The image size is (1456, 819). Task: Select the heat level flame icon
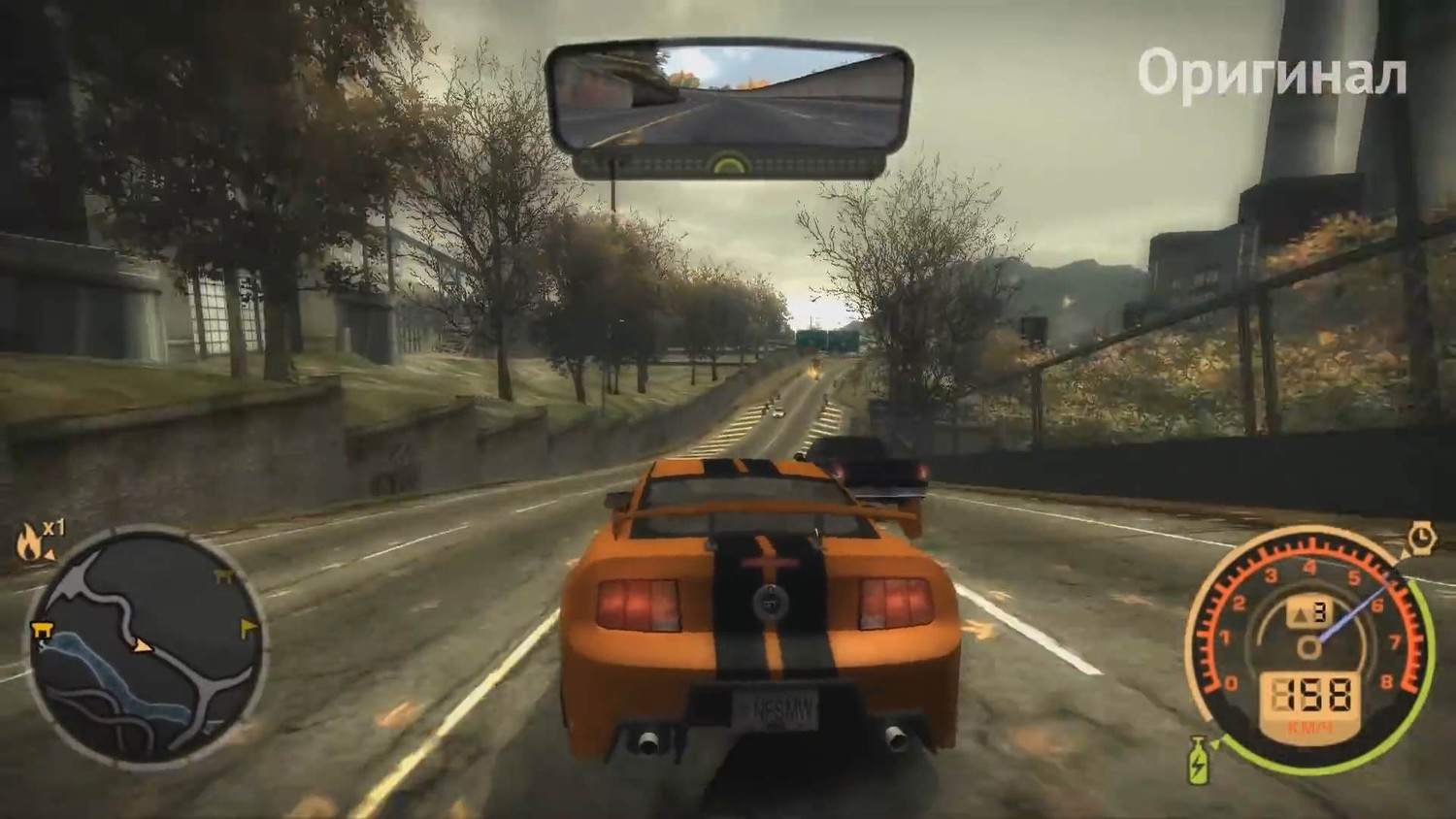click(29, 542)
